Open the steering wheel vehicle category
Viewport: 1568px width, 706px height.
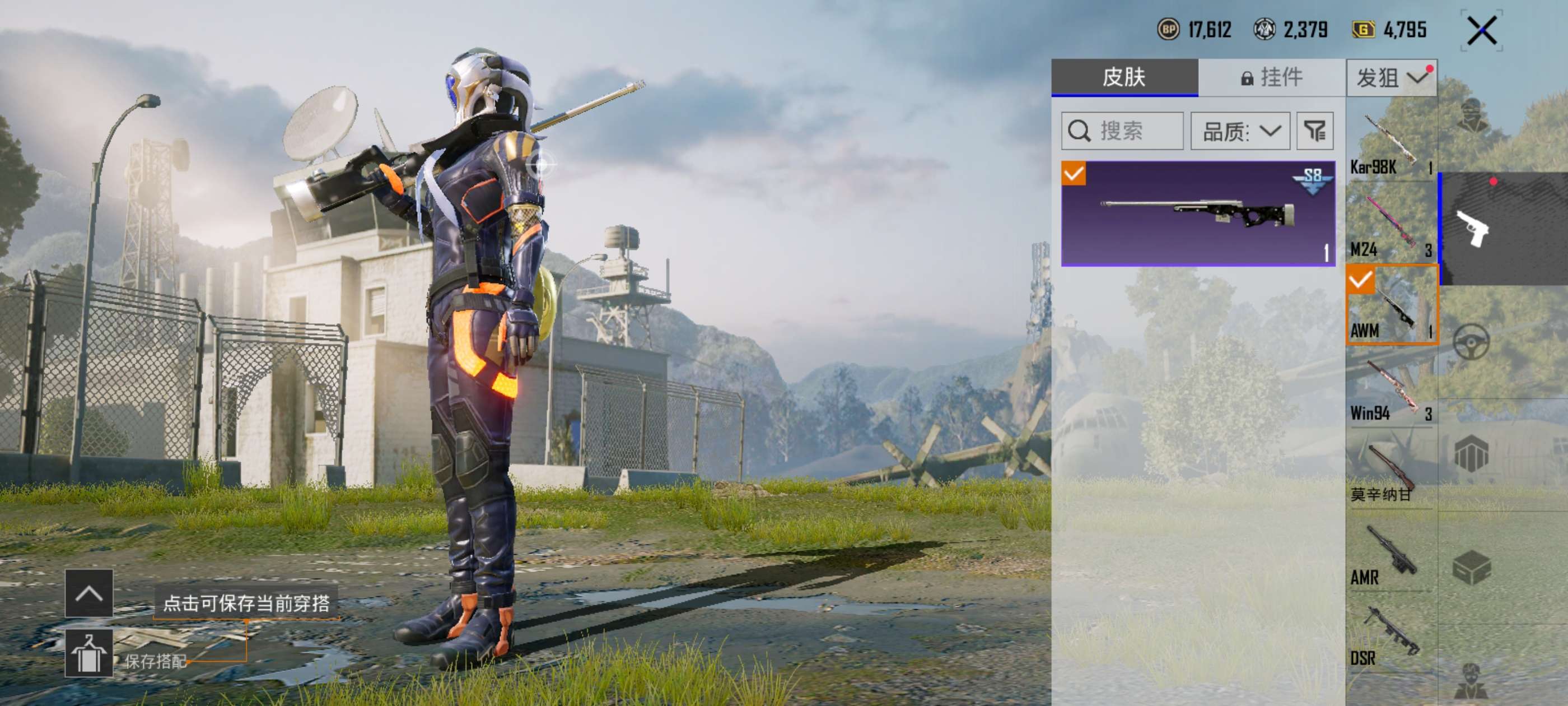[x=1471, y=341]
